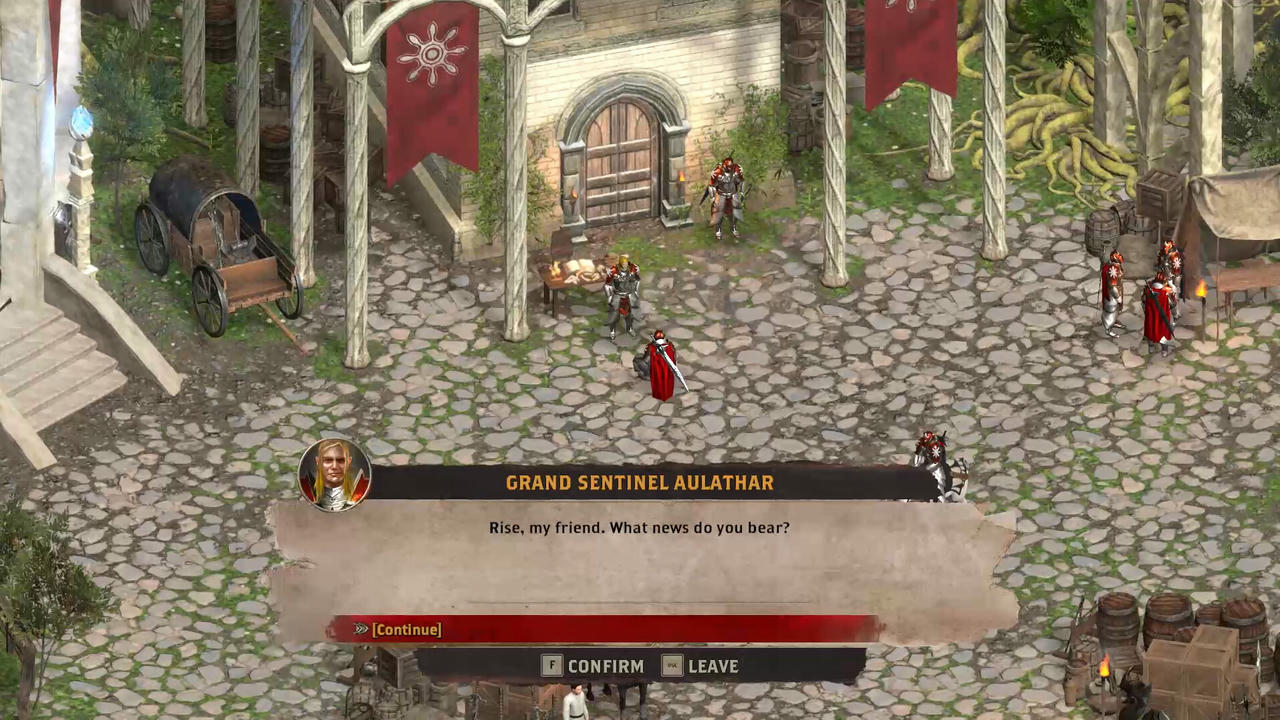1280x720 pixels.
Task: Click the glowing lantern near the right tent
Action: 1199,290
